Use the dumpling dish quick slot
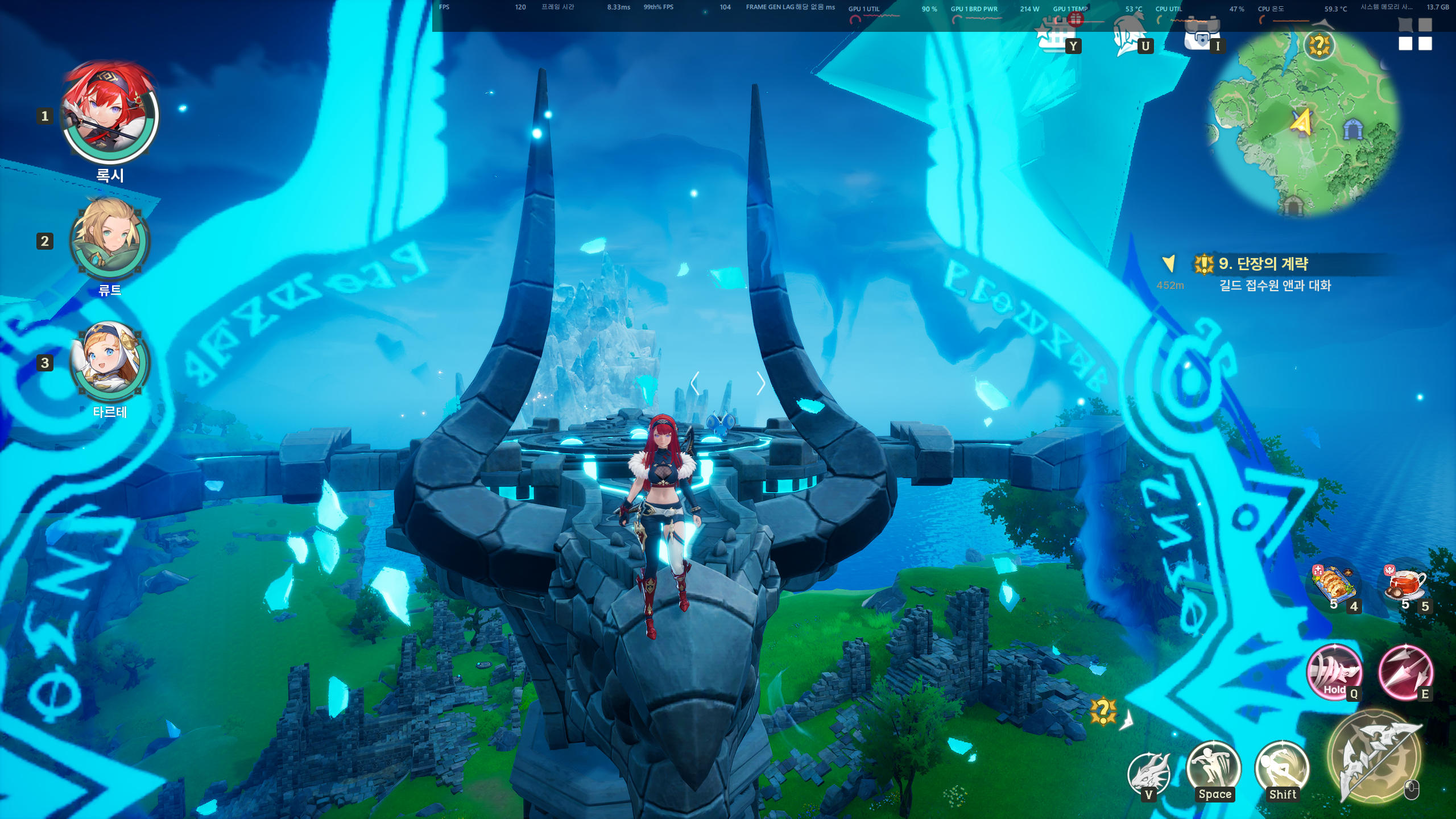The image size is (1456, 819). click(1334, 586)
